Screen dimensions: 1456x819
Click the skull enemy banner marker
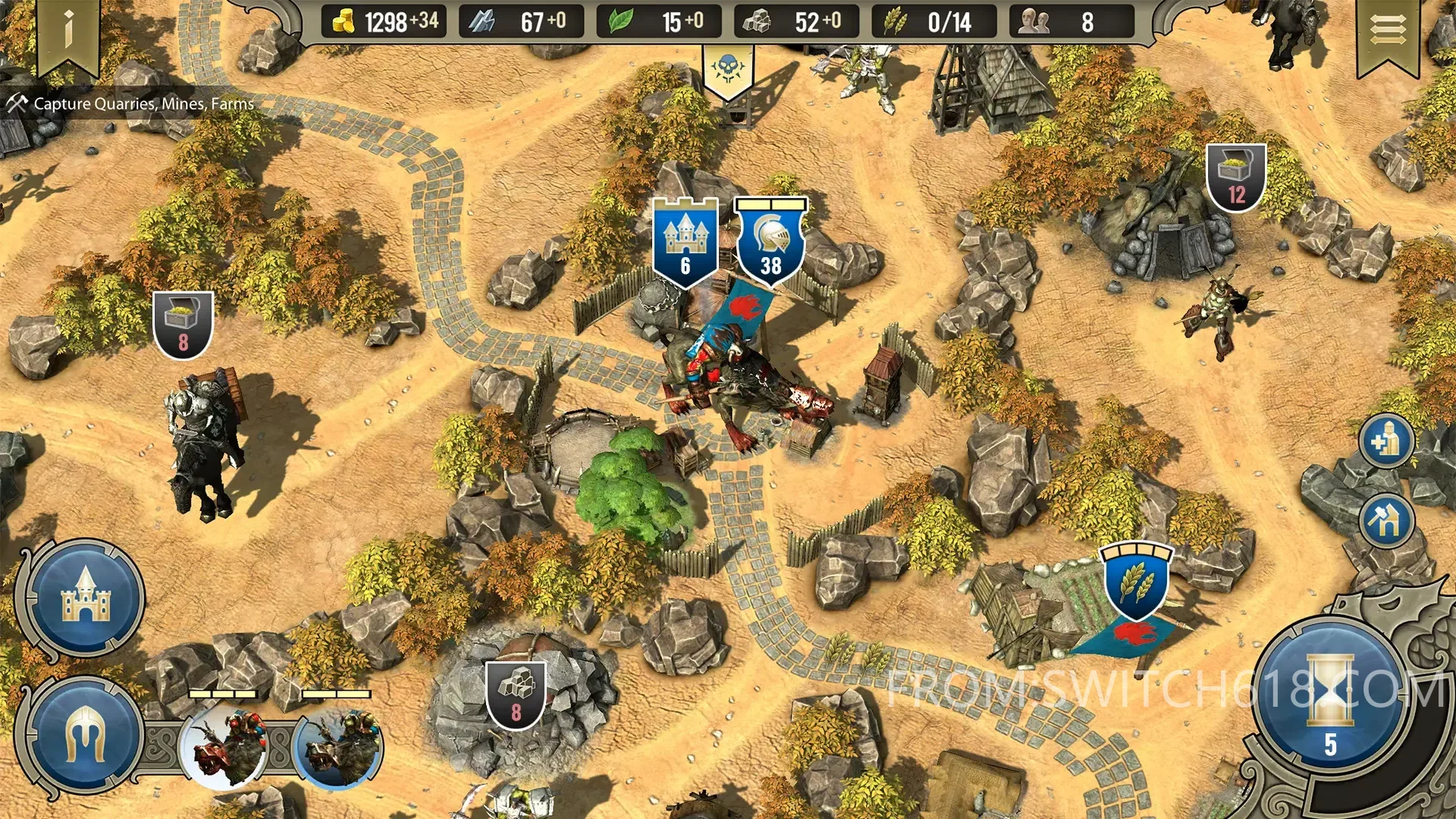(x=728, y=71)
